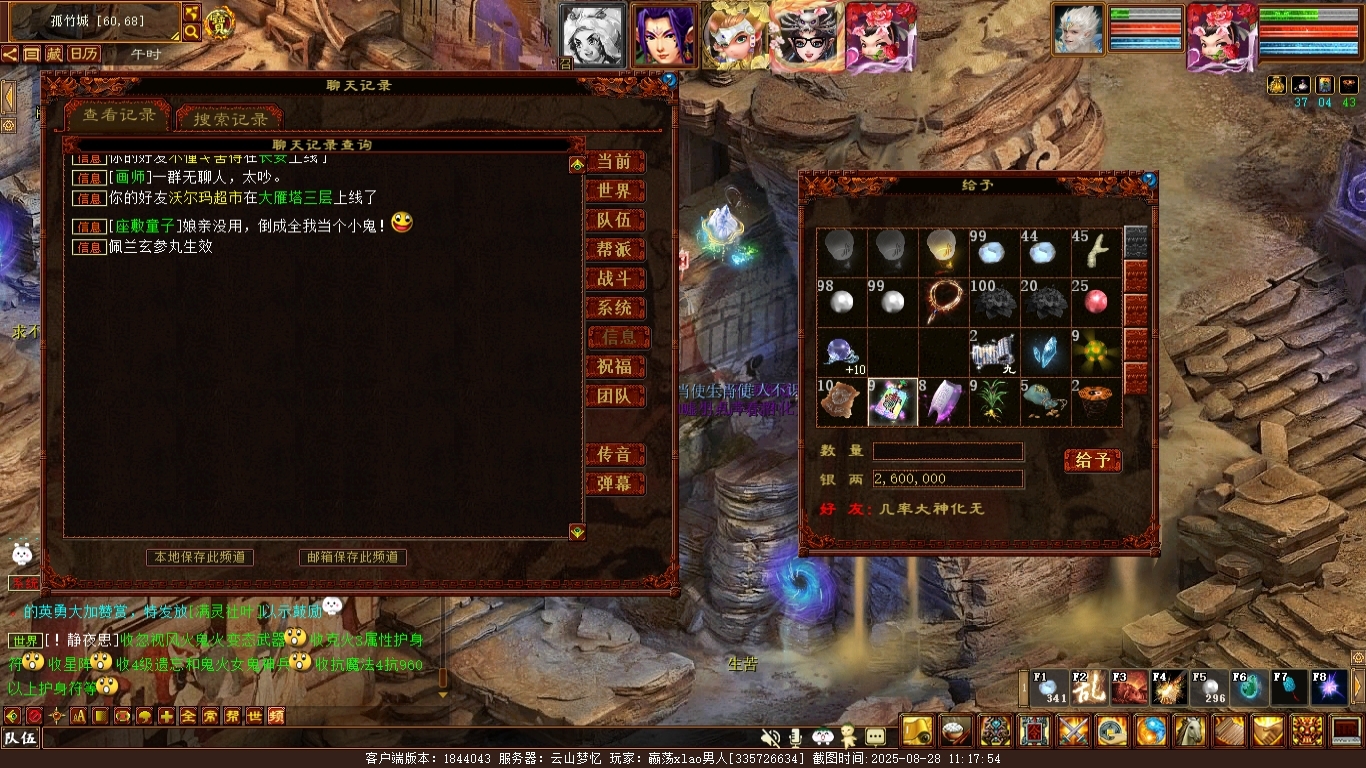
Task: Select the 祝福 channel button
Action: [x=614, y=367]
